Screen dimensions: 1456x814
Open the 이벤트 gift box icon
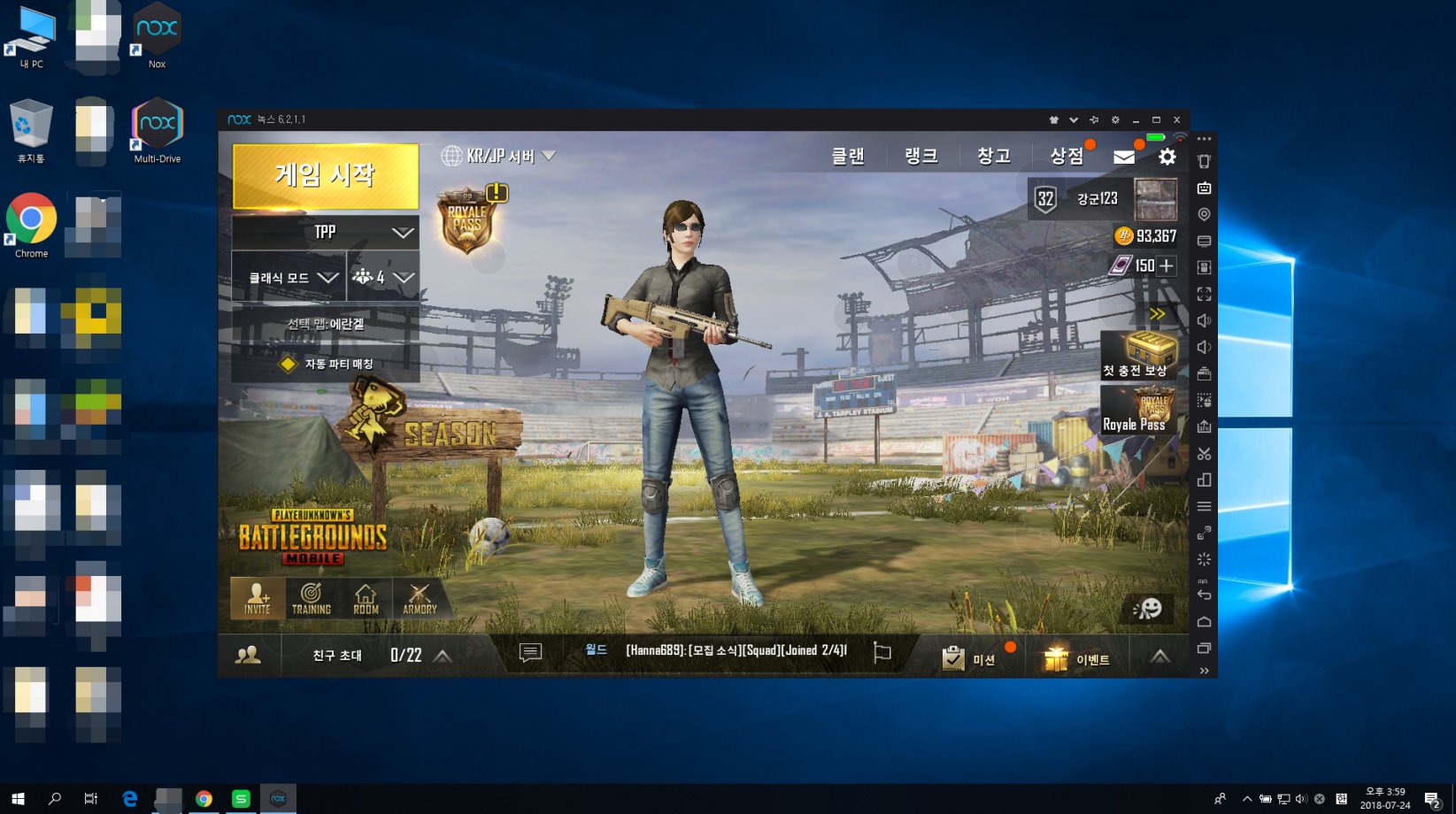coord(1055,657)
